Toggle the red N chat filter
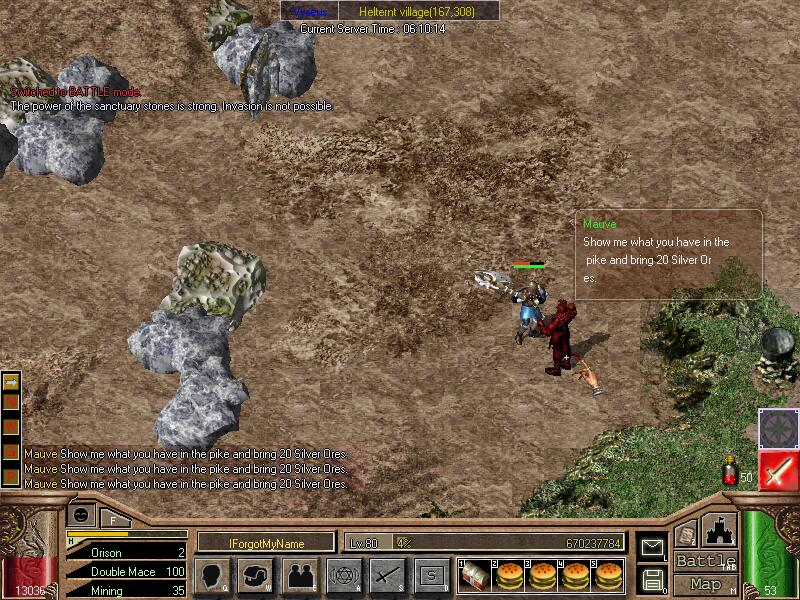This screenshot has height=600, width=800. (x=12, y=401)
